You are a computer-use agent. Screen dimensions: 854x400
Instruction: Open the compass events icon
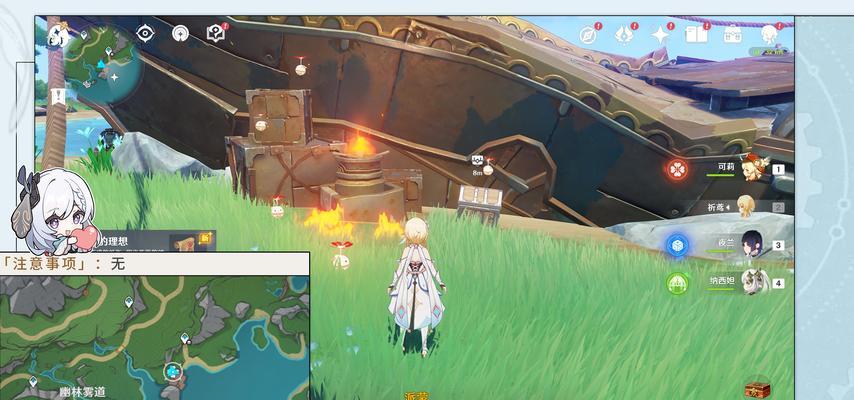click(x=591, y=35)
